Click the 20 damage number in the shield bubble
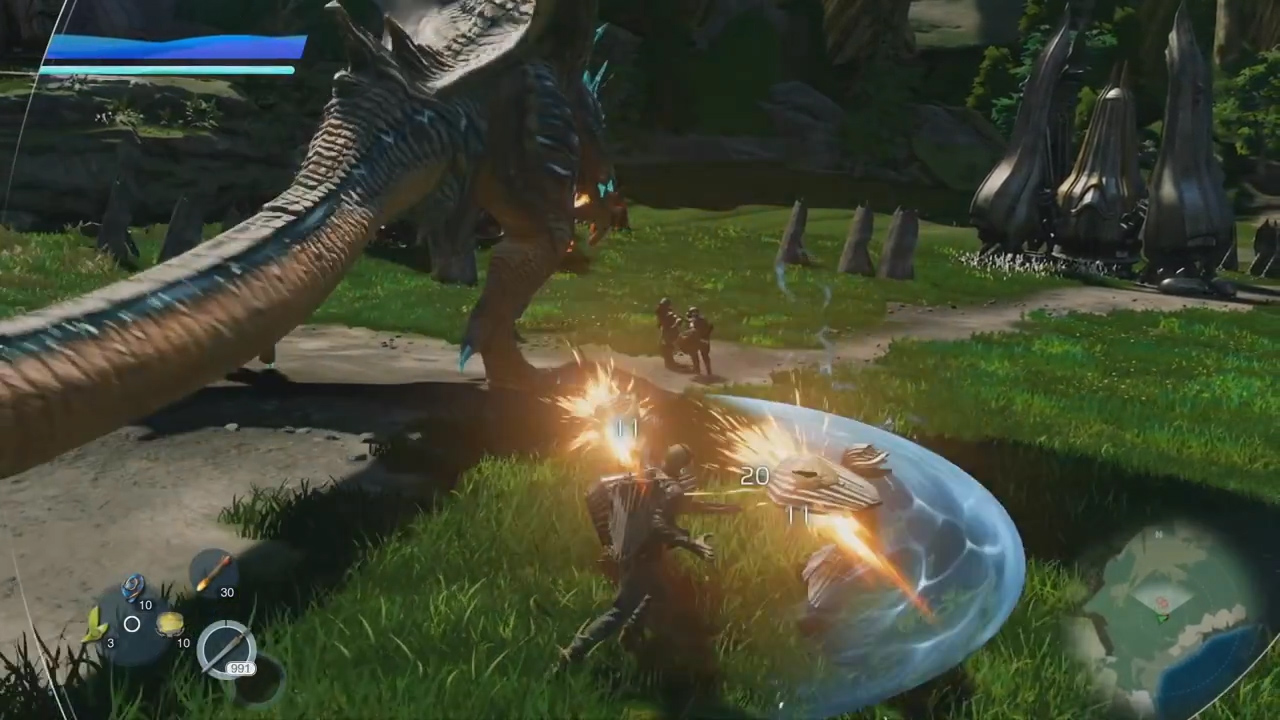 [x=755, y=477]
